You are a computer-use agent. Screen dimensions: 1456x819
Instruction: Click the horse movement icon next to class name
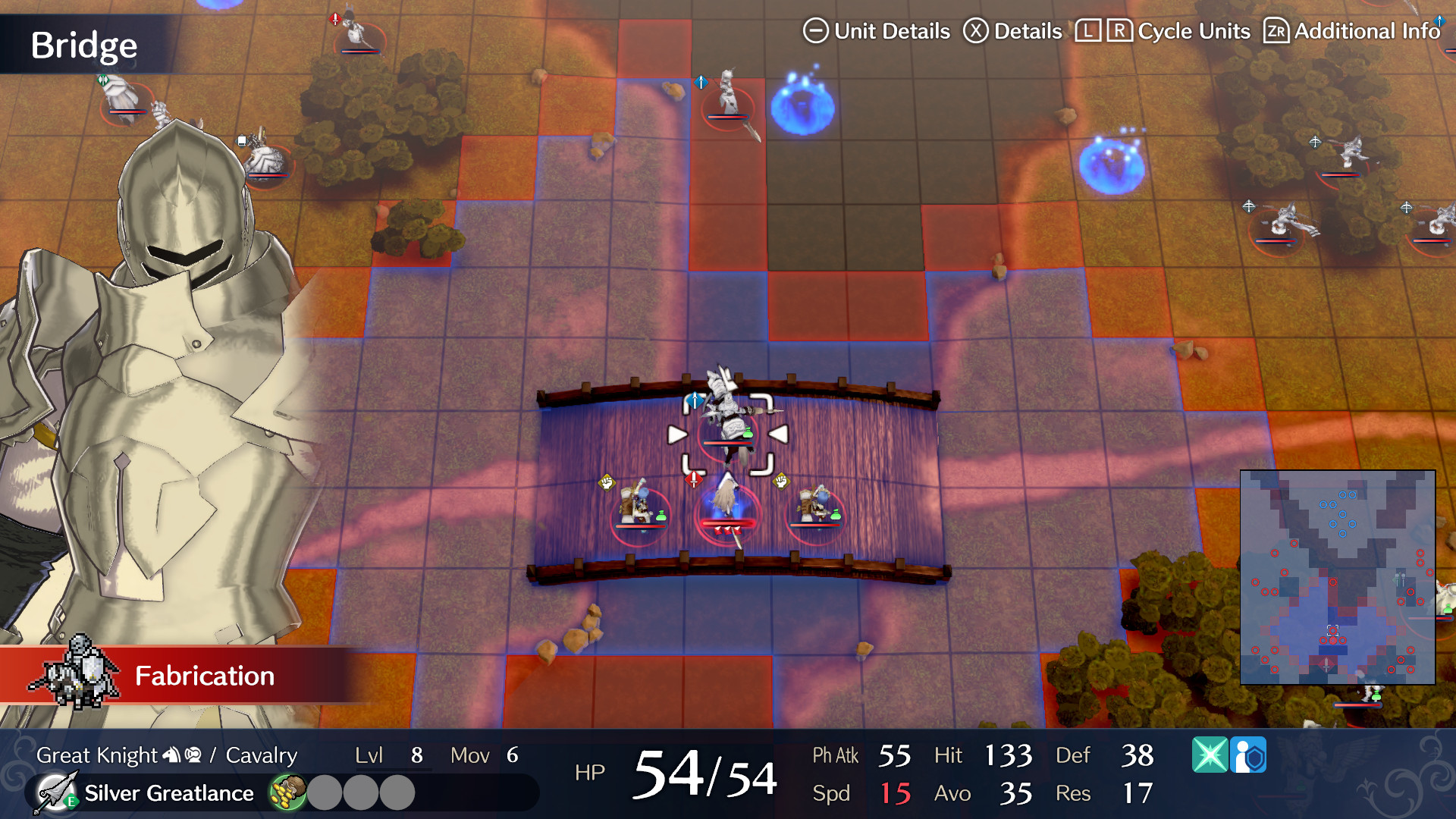point(170,755)
